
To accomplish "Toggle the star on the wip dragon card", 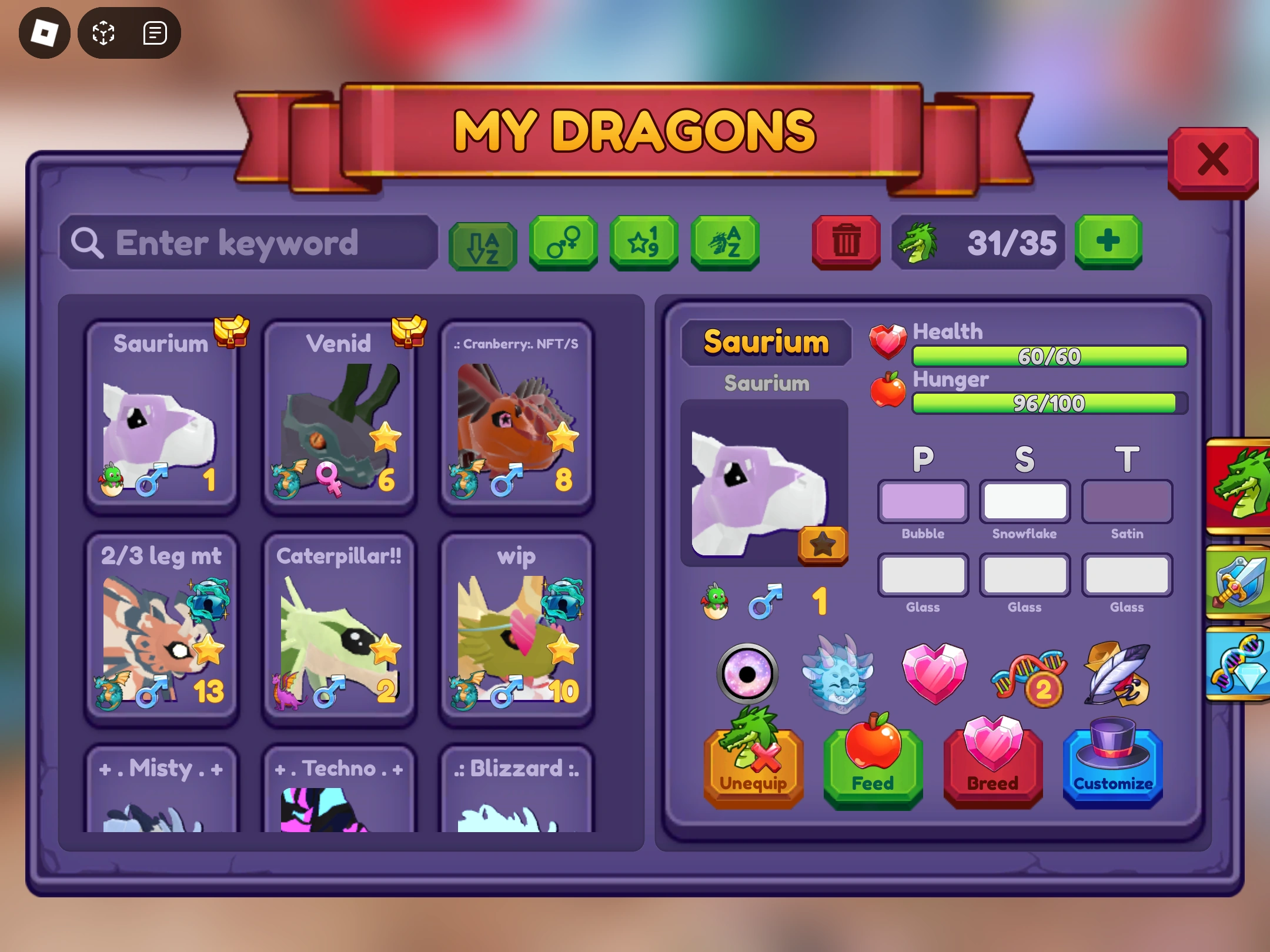I will (563, 651).
